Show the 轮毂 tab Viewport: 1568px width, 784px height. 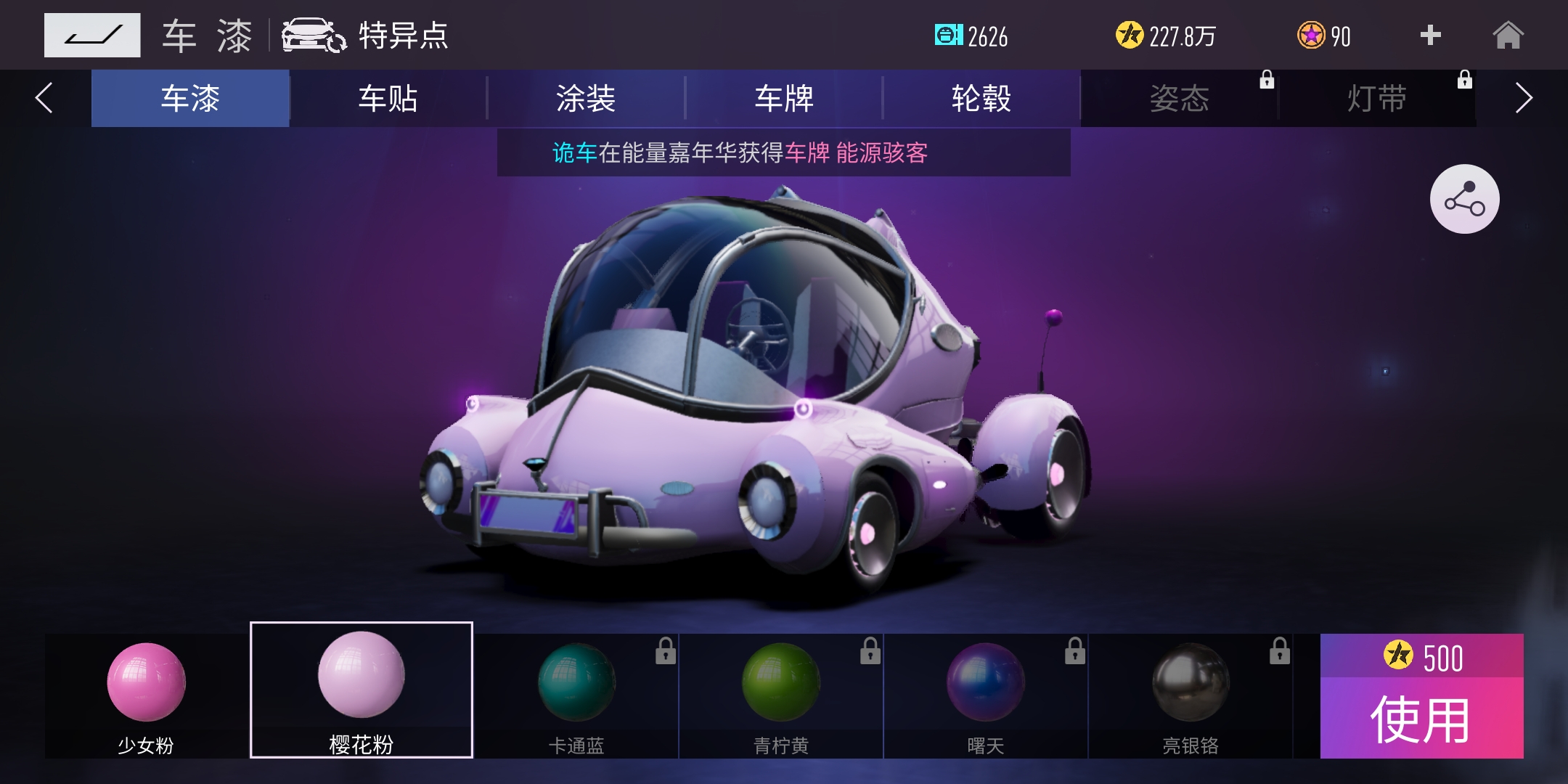pyautogui.click(x=981, y=99)
